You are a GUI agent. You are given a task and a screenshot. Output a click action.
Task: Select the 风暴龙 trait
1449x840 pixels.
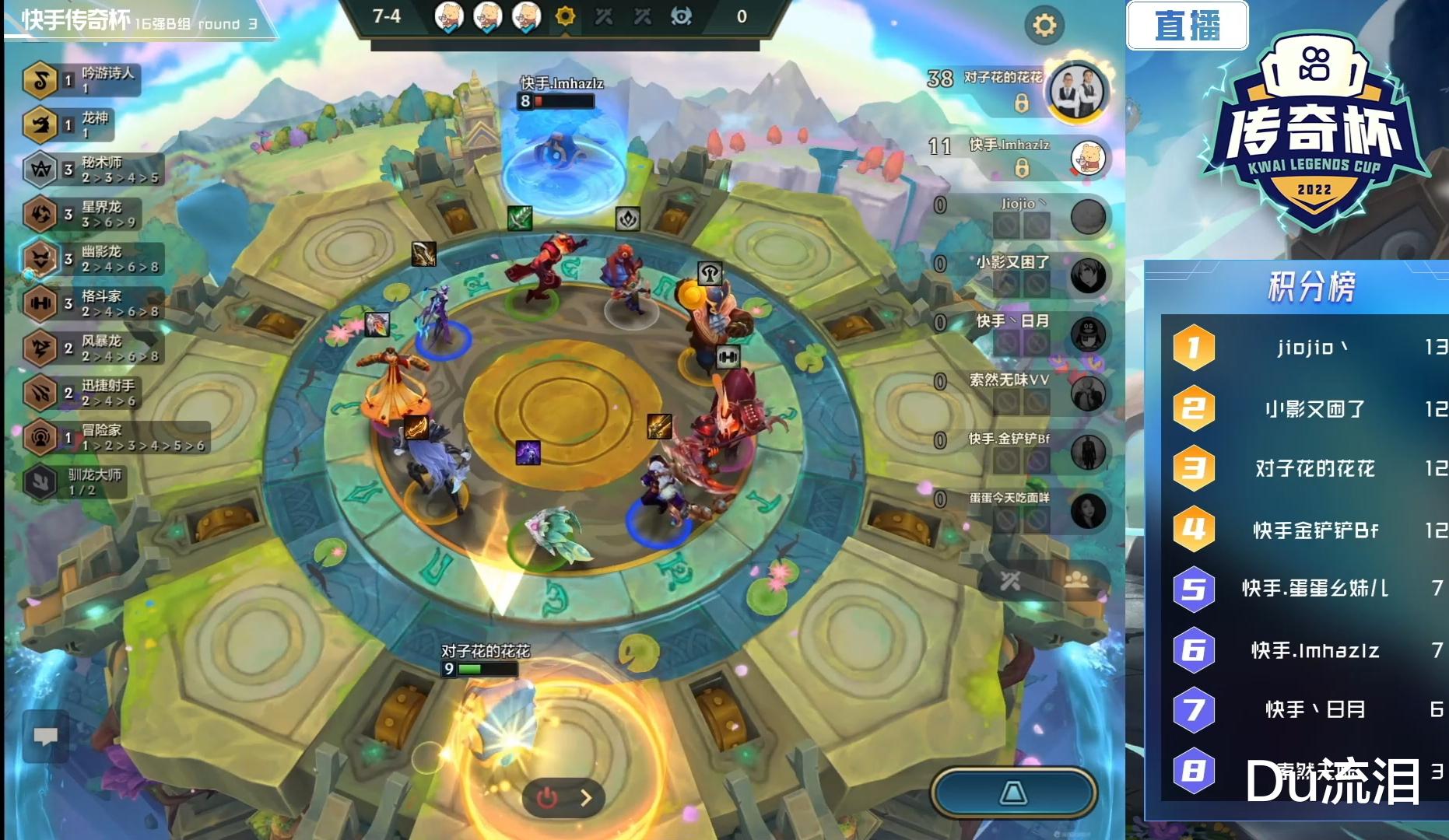pos(92,348)
